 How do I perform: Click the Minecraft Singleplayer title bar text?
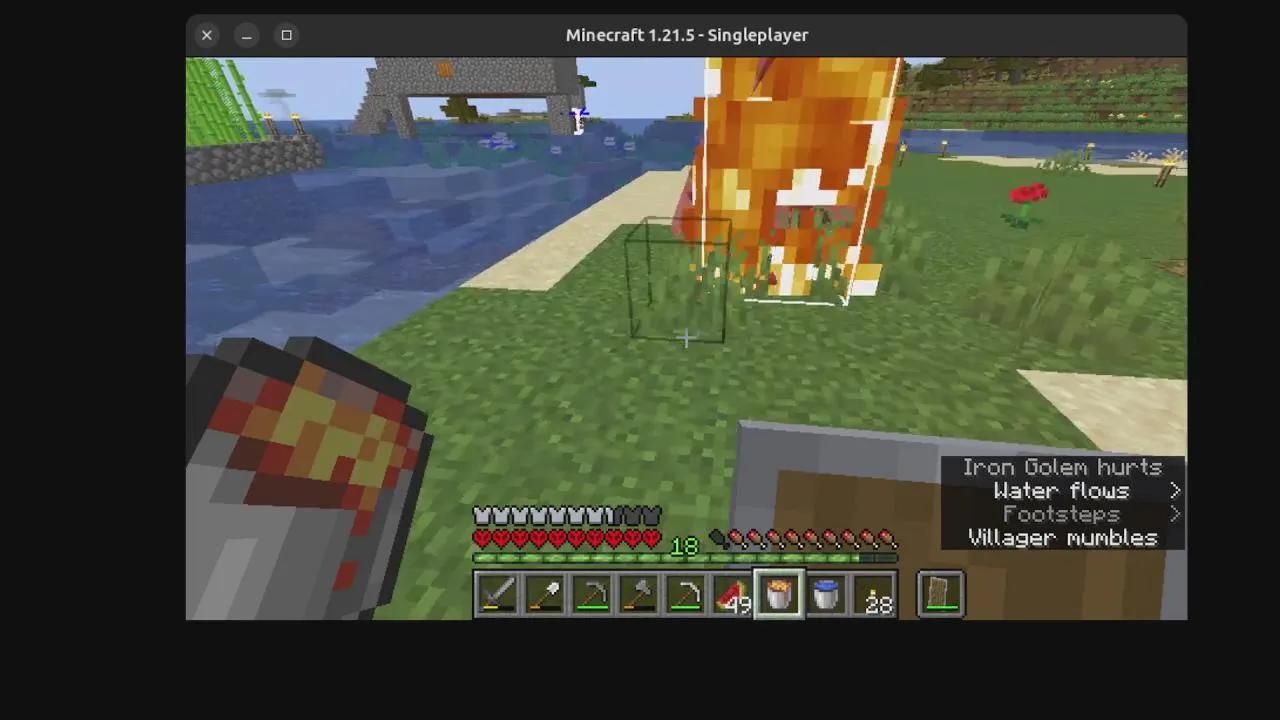point(687,35)
